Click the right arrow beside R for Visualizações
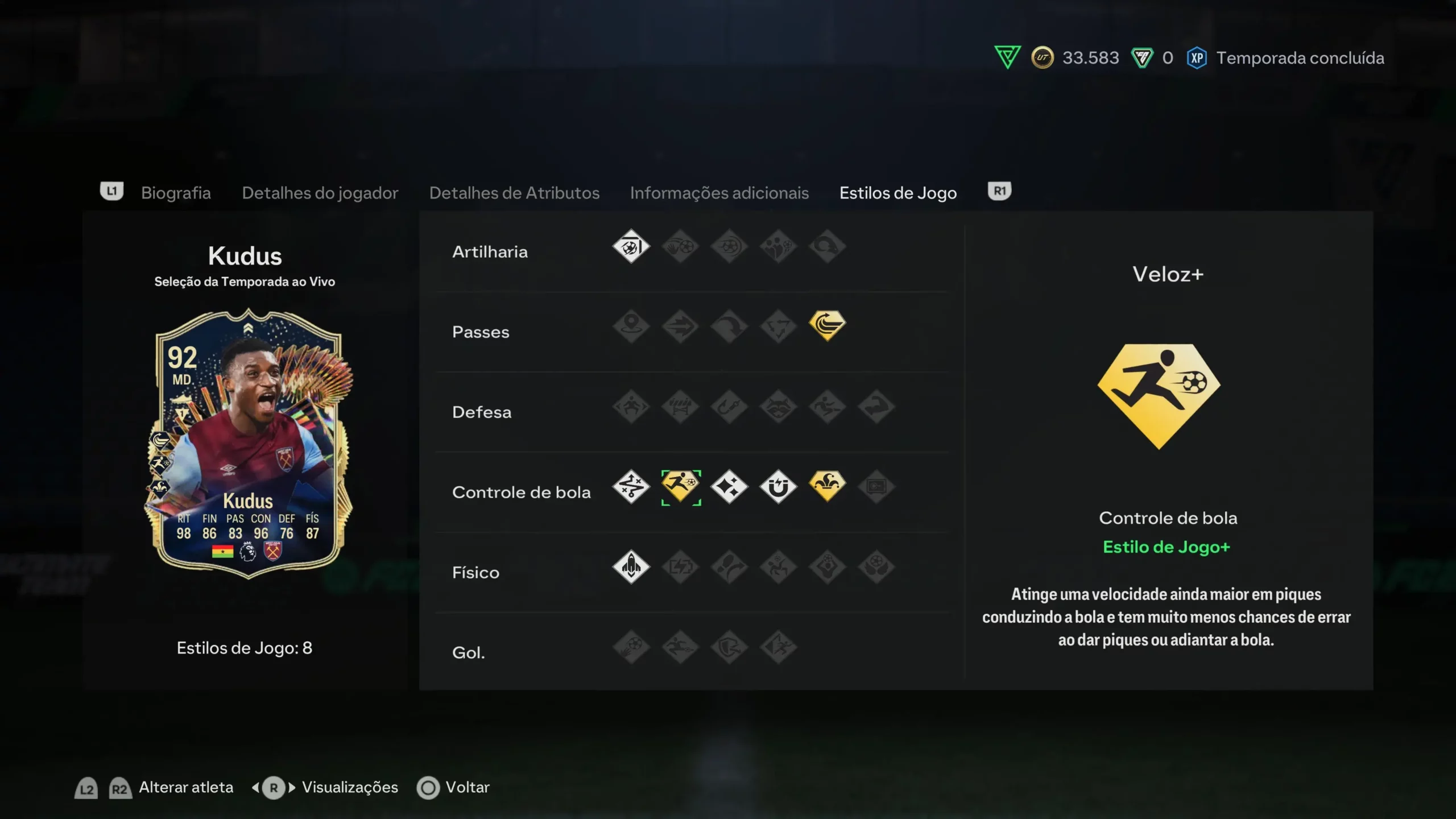Image resolution: width=1456 pixels, height=819 pixels. click(291, 787)
